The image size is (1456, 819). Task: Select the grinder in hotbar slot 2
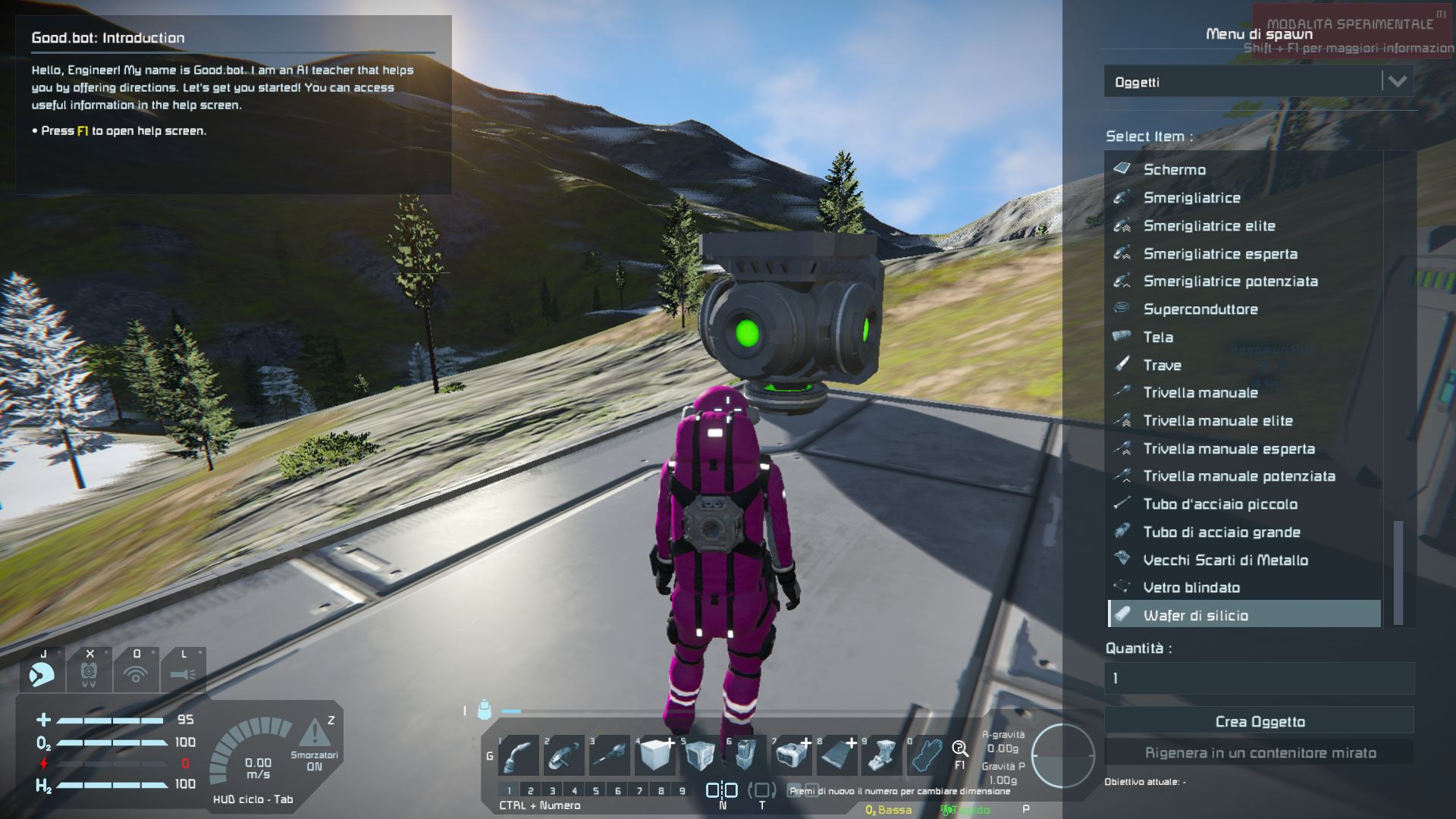point(564,755)
